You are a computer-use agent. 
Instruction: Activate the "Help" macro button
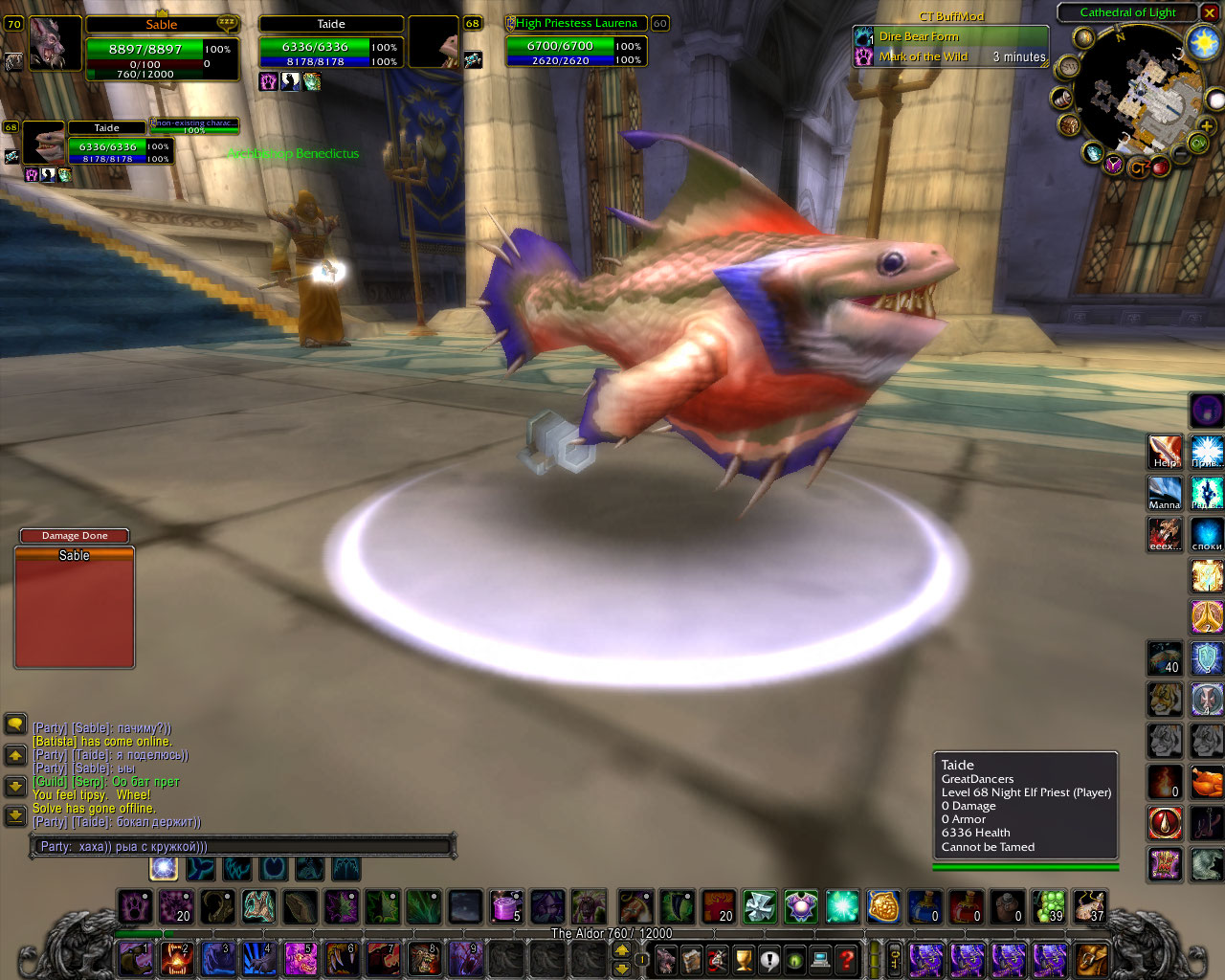pos(1165,452)
